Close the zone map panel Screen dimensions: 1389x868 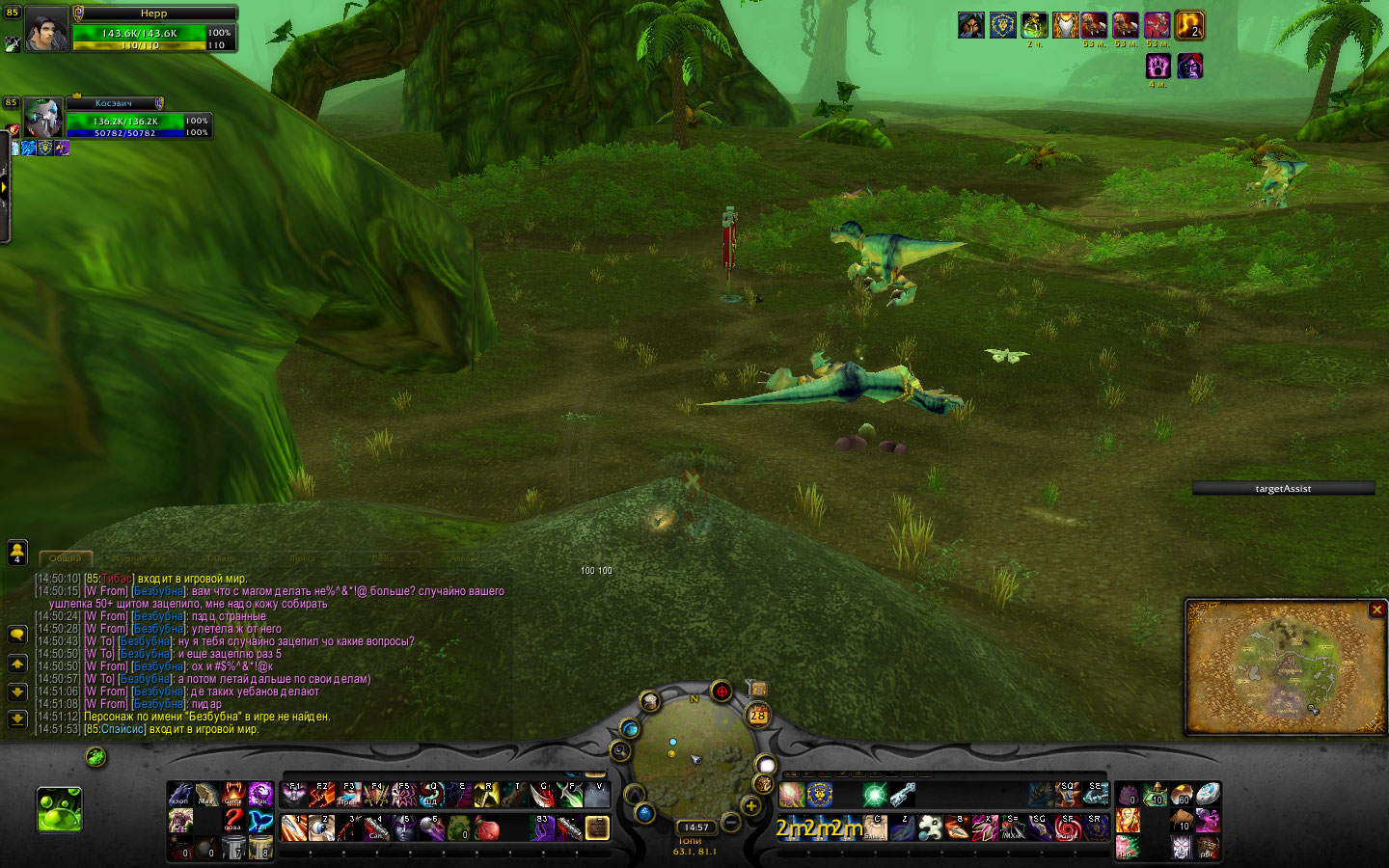(x=1376, y=610)
